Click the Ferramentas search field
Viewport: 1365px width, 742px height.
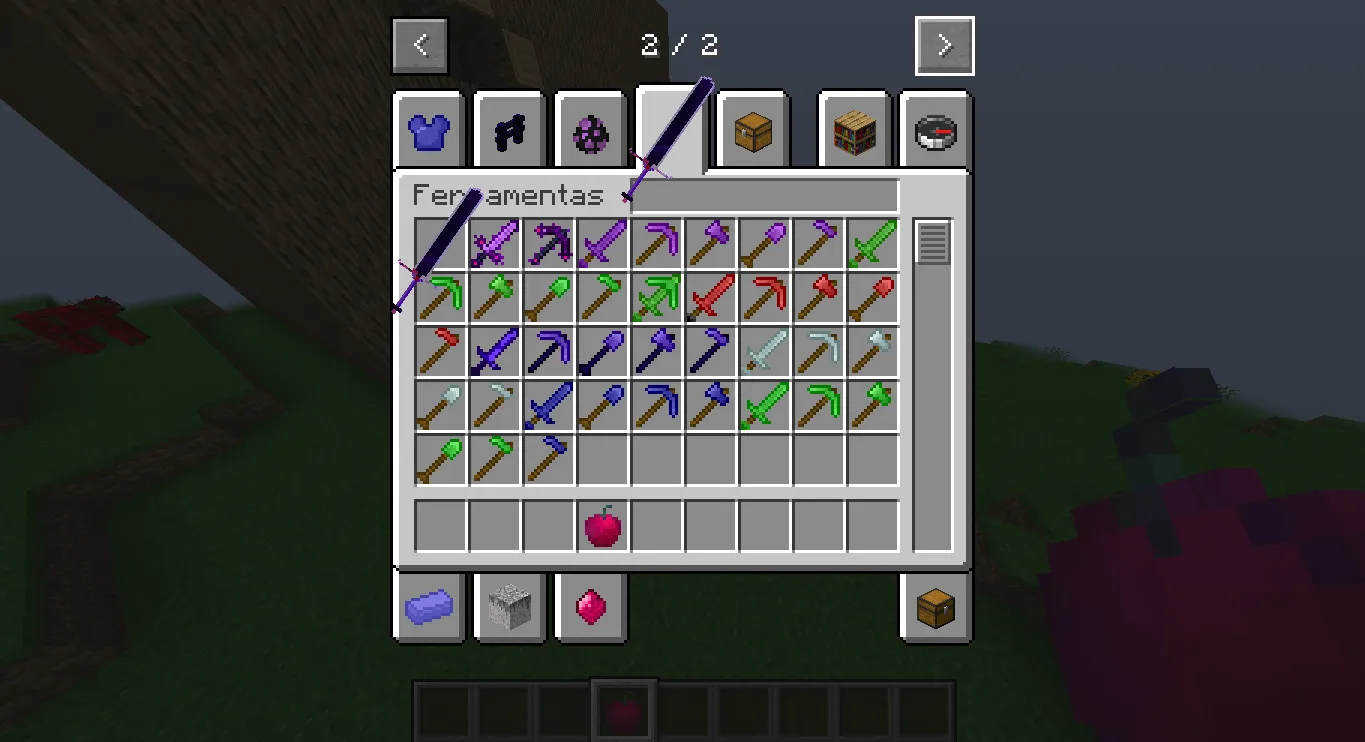pos(765,195)
